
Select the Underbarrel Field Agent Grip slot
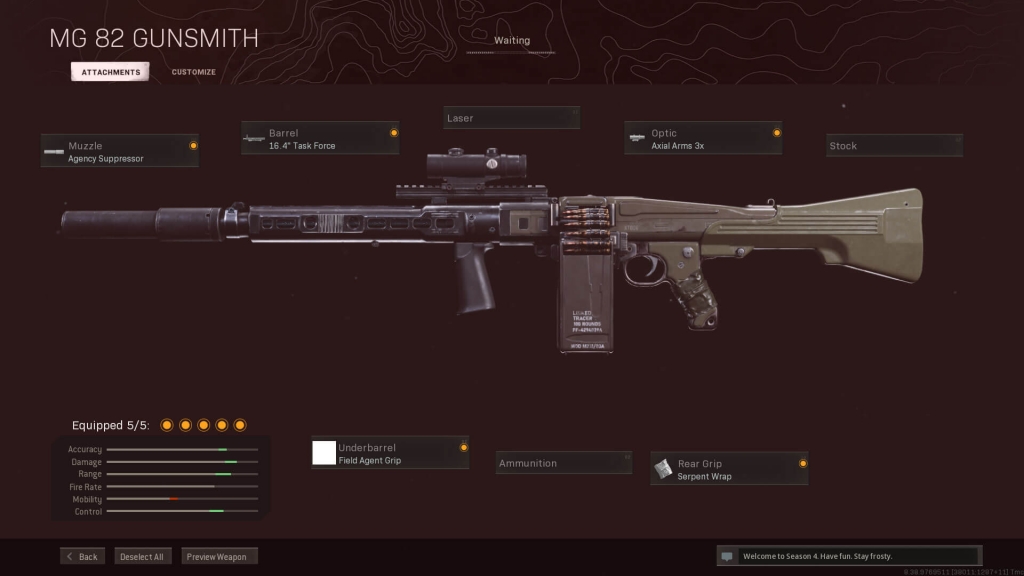(x=389, y=453)
